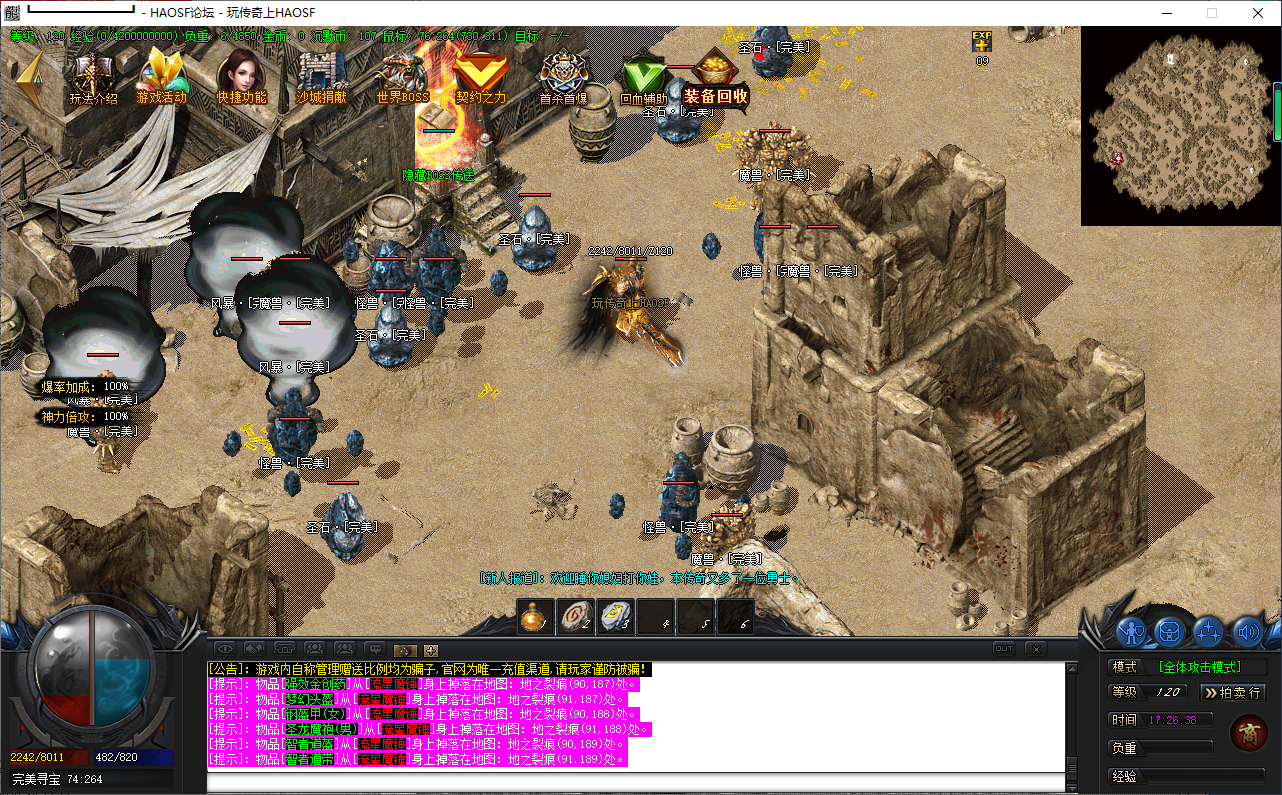Screen dimensions: 1282x795
Task: Open the 契约之力 menu
Action: tap(481, 76)
